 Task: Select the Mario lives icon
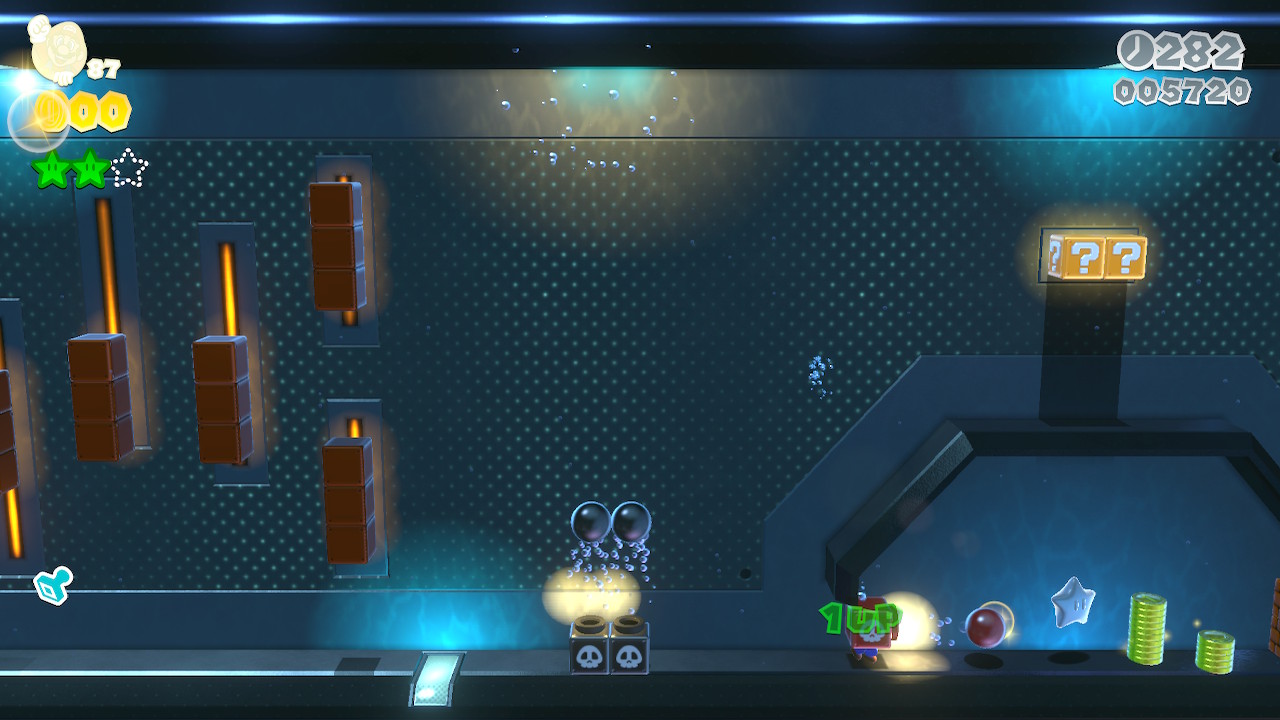[x=58, y=49]
